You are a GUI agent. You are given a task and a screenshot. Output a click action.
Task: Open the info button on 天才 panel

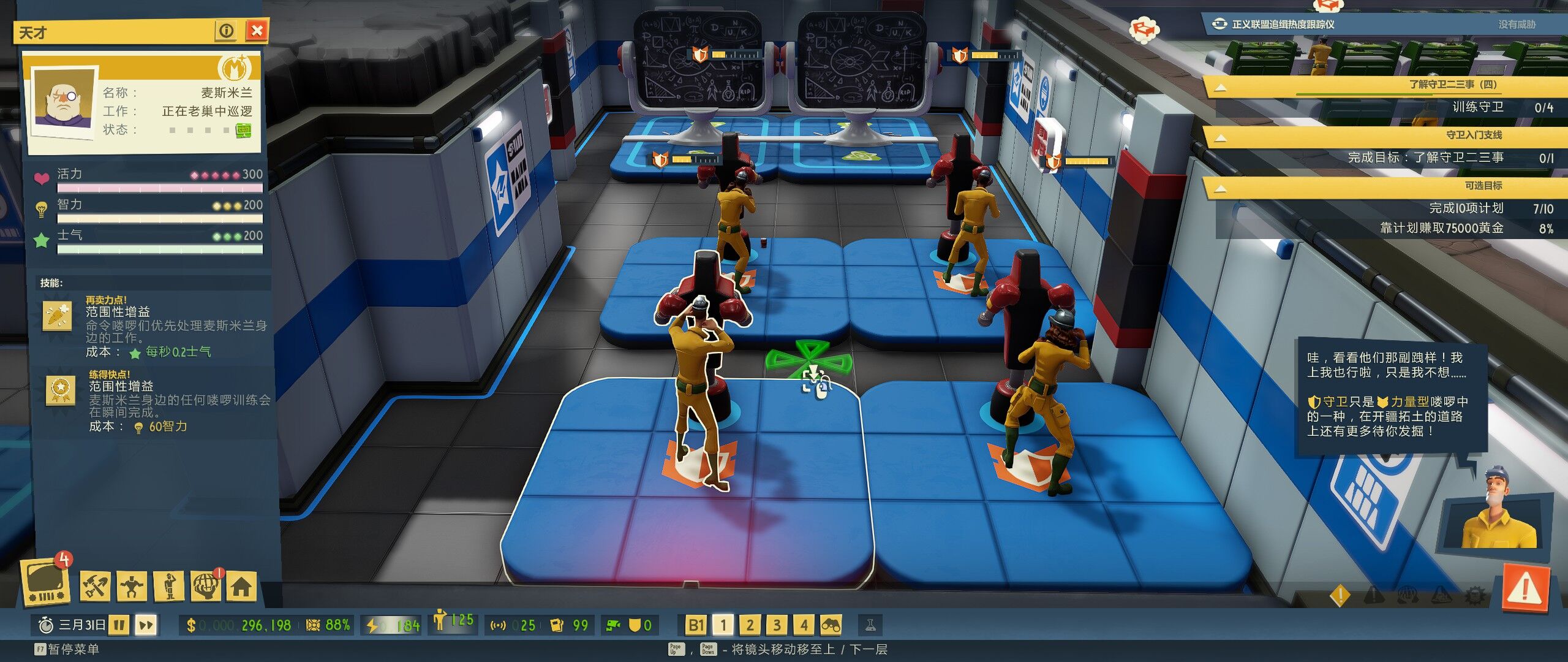tap(226, 31)
